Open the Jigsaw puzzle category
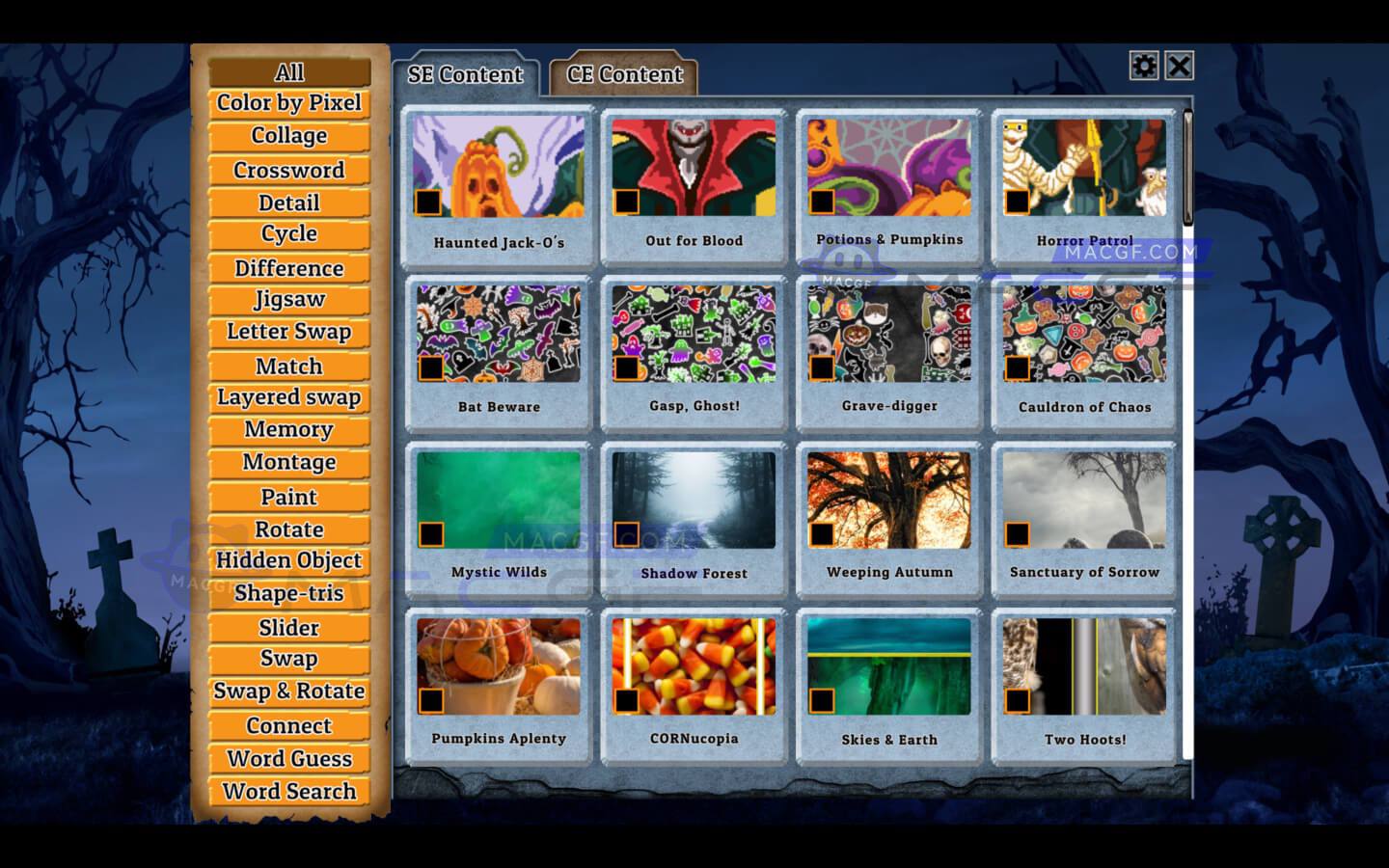The image size is (1389, 868). point(288,299)
